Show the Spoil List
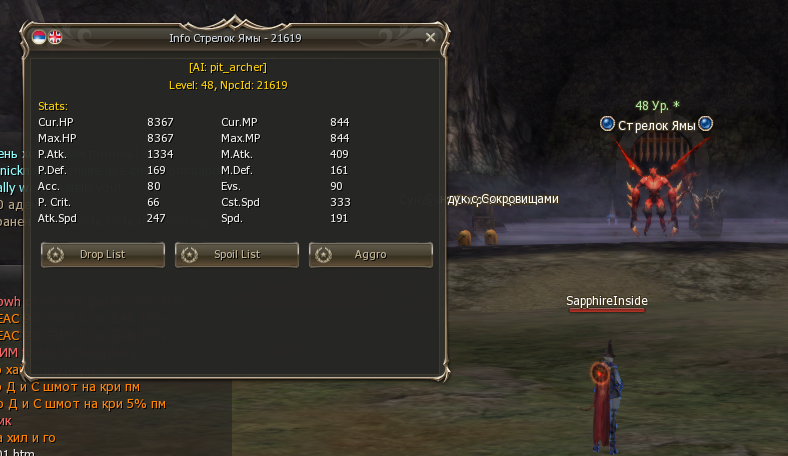This screenshot has width=788, height=456. click(237, 254)
